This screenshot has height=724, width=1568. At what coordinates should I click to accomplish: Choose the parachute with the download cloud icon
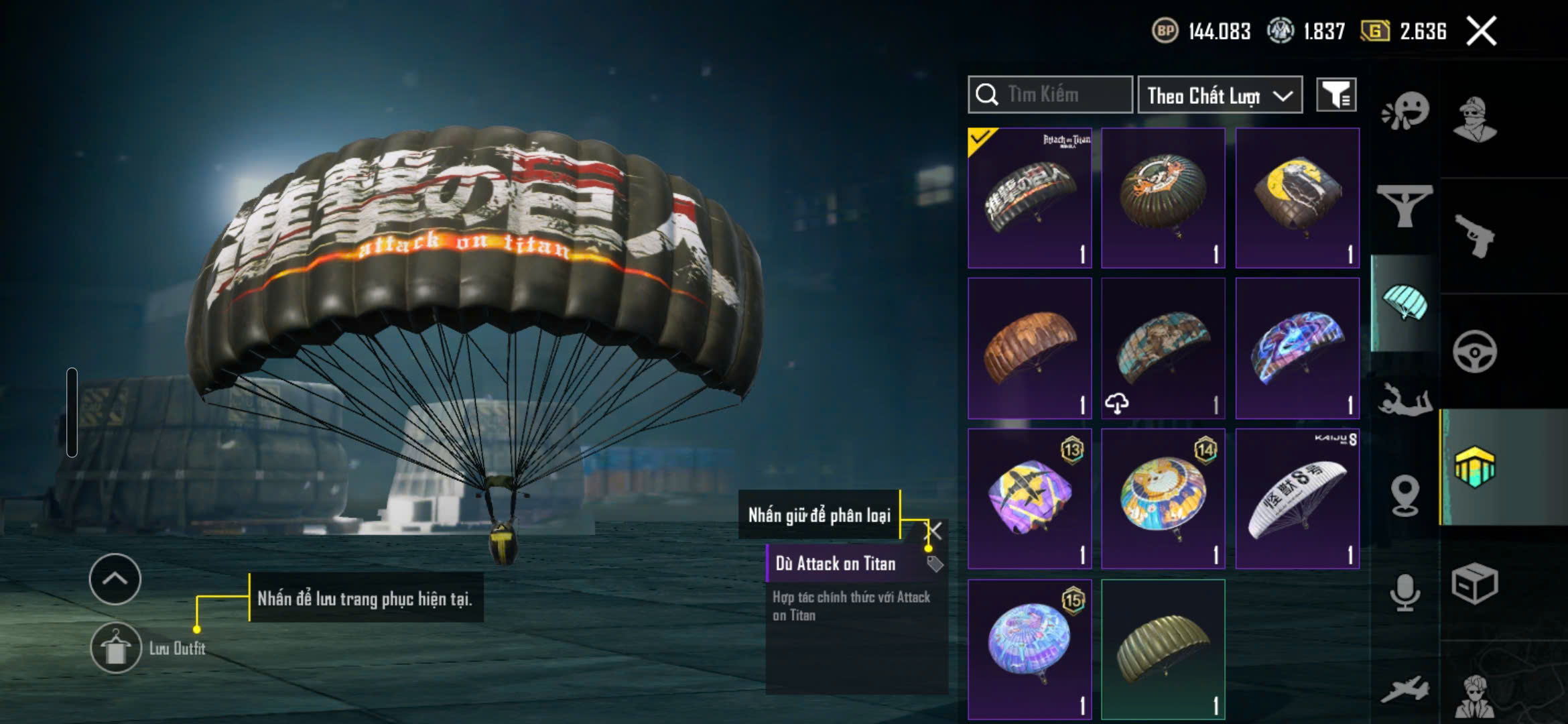click(1163, 349)
